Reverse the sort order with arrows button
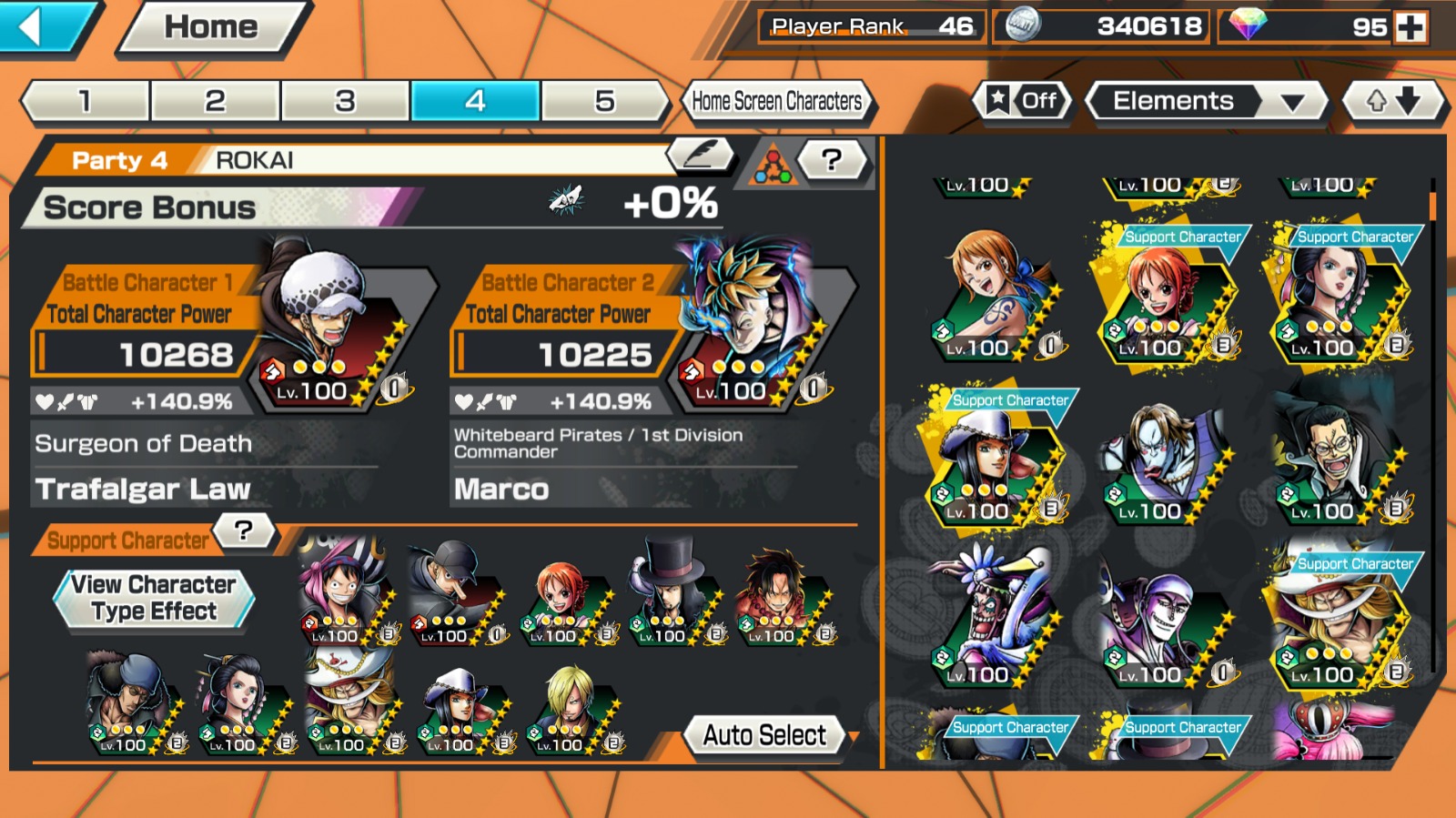Image resolution: width=1456 pixels, height=818 pixels. tap(1393, 101)
